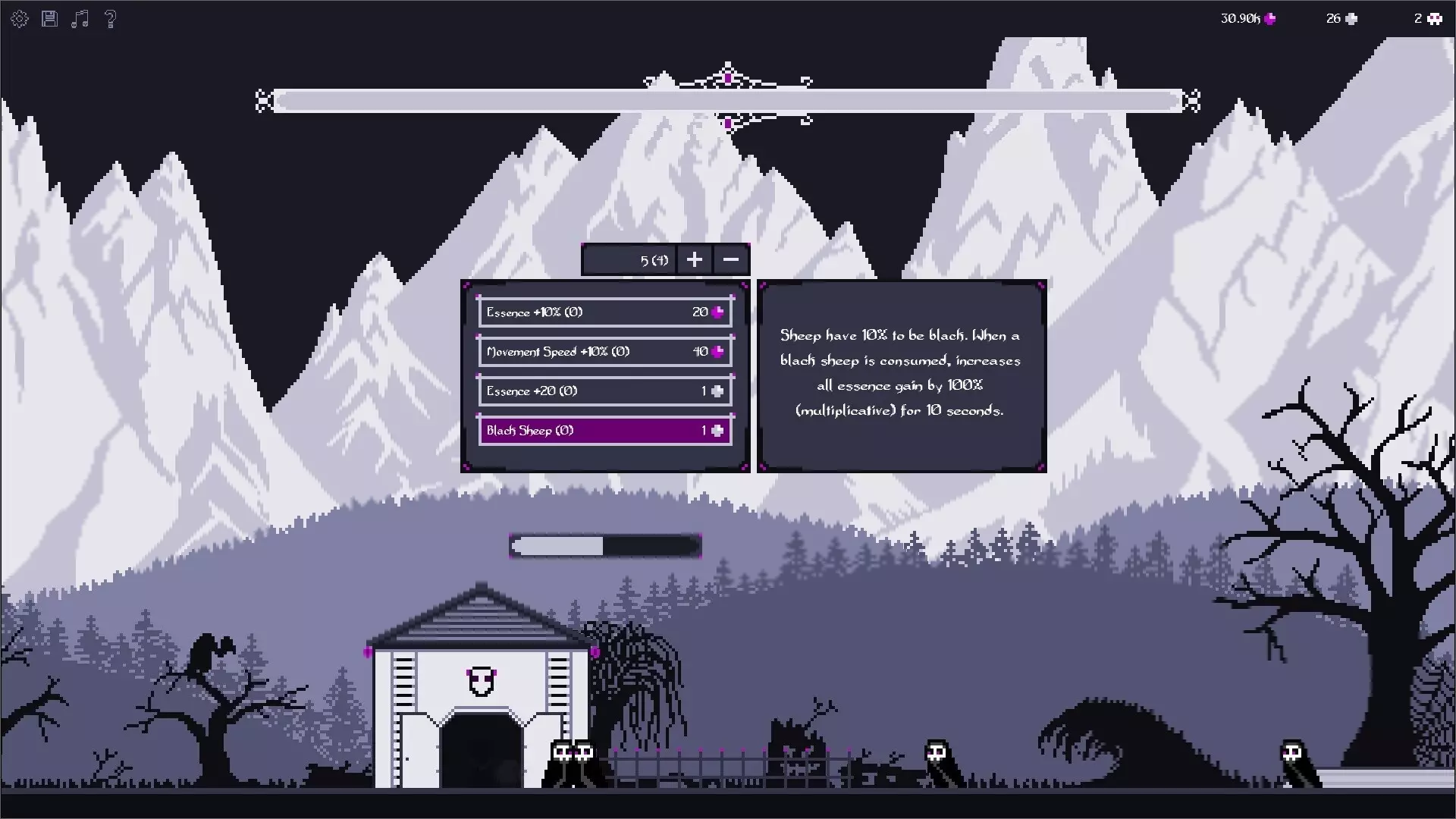Increase count with the plus button
The width and height of the screenshot is (1456, 819).
[694, 260]
